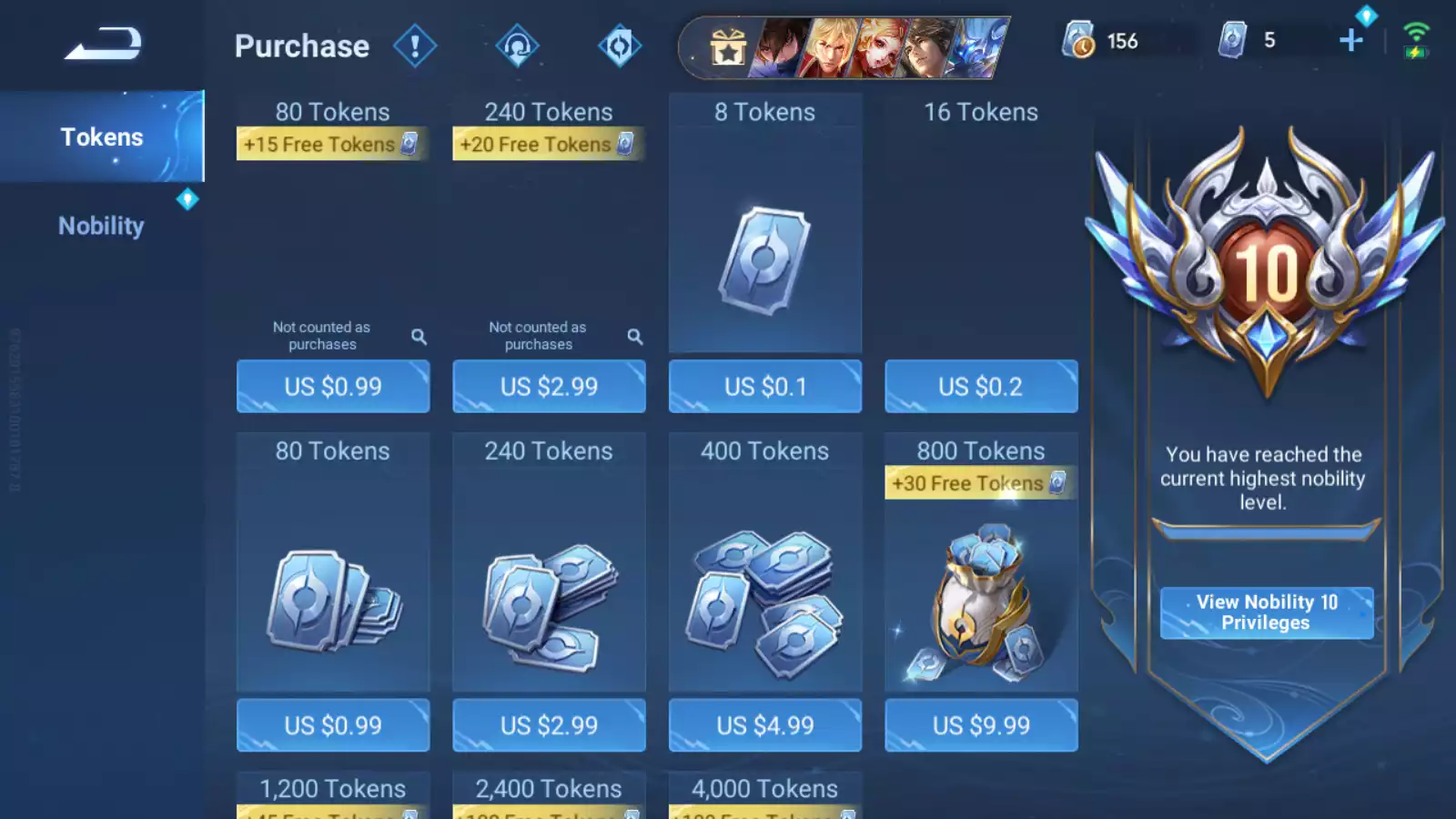Select the Tokens tab

pyautogui.click(x=101, y=136)
